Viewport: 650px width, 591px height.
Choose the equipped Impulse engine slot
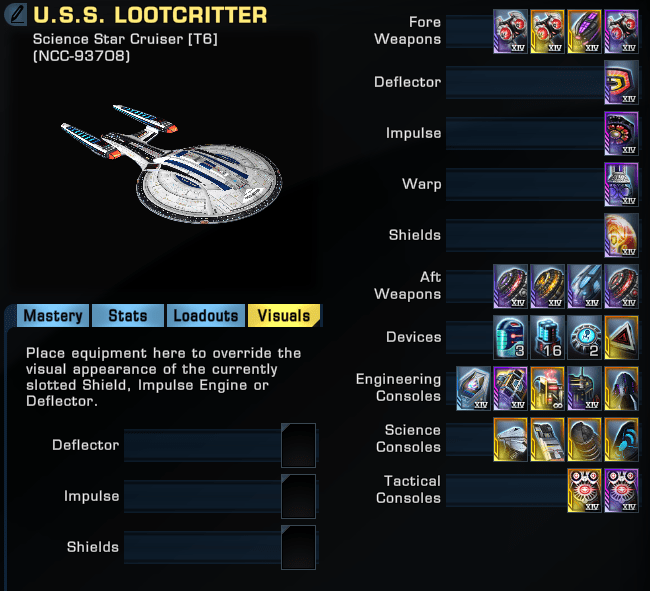tap(621, 133)
